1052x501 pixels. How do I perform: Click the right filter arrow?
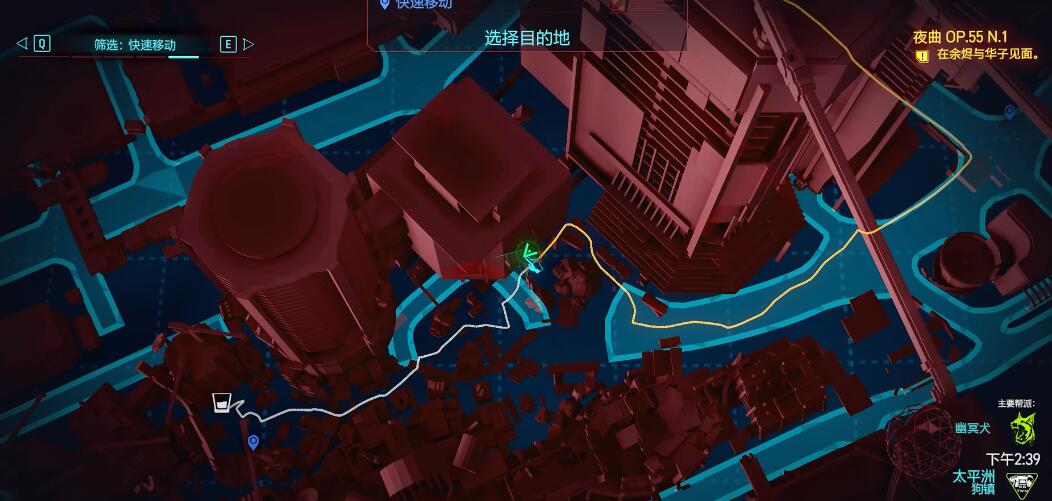coord(249,44)
